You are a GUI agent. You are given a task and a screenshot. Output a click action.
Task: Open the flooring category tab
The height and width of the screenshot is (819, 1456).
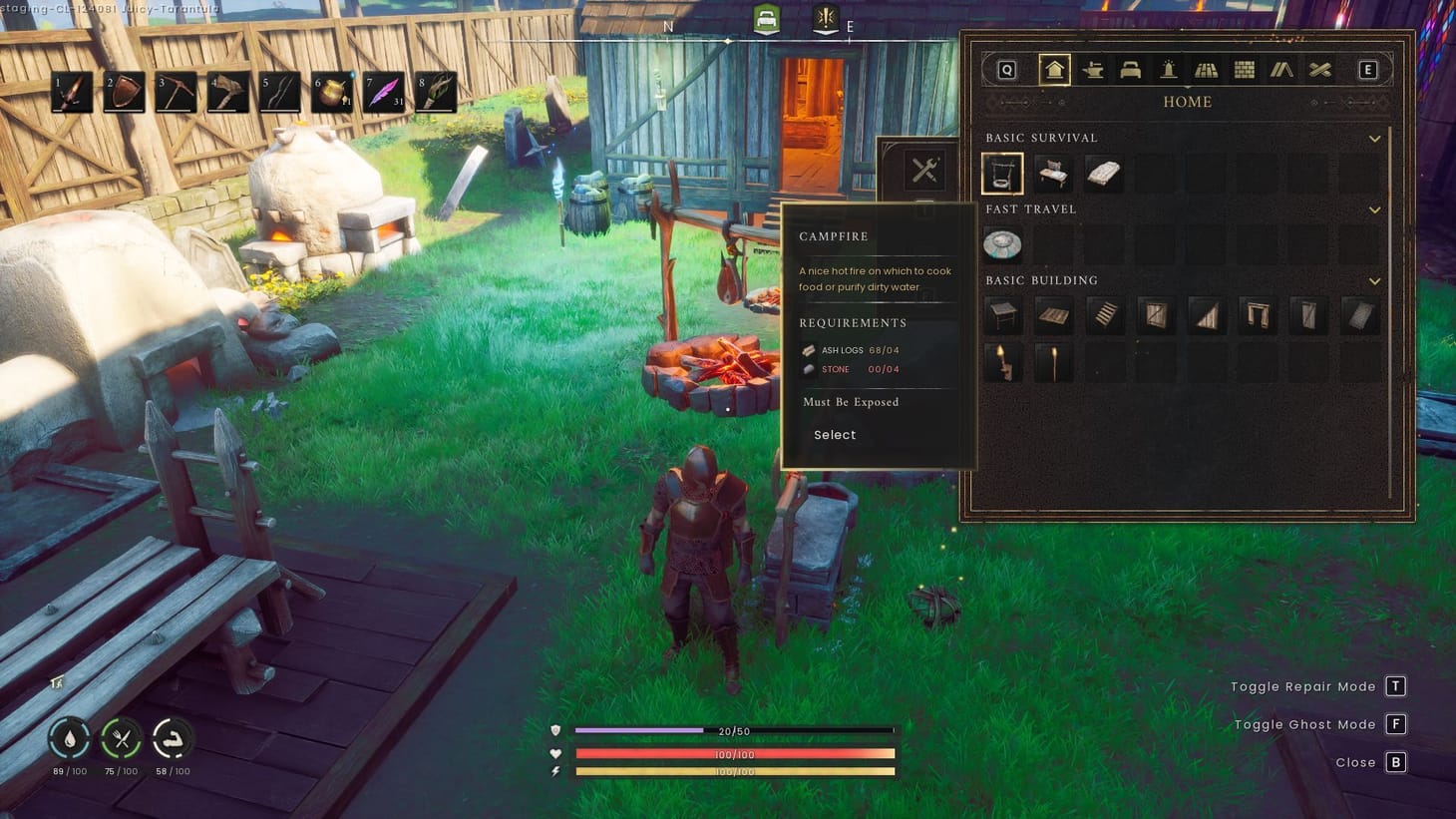[x=1206, y=69]
